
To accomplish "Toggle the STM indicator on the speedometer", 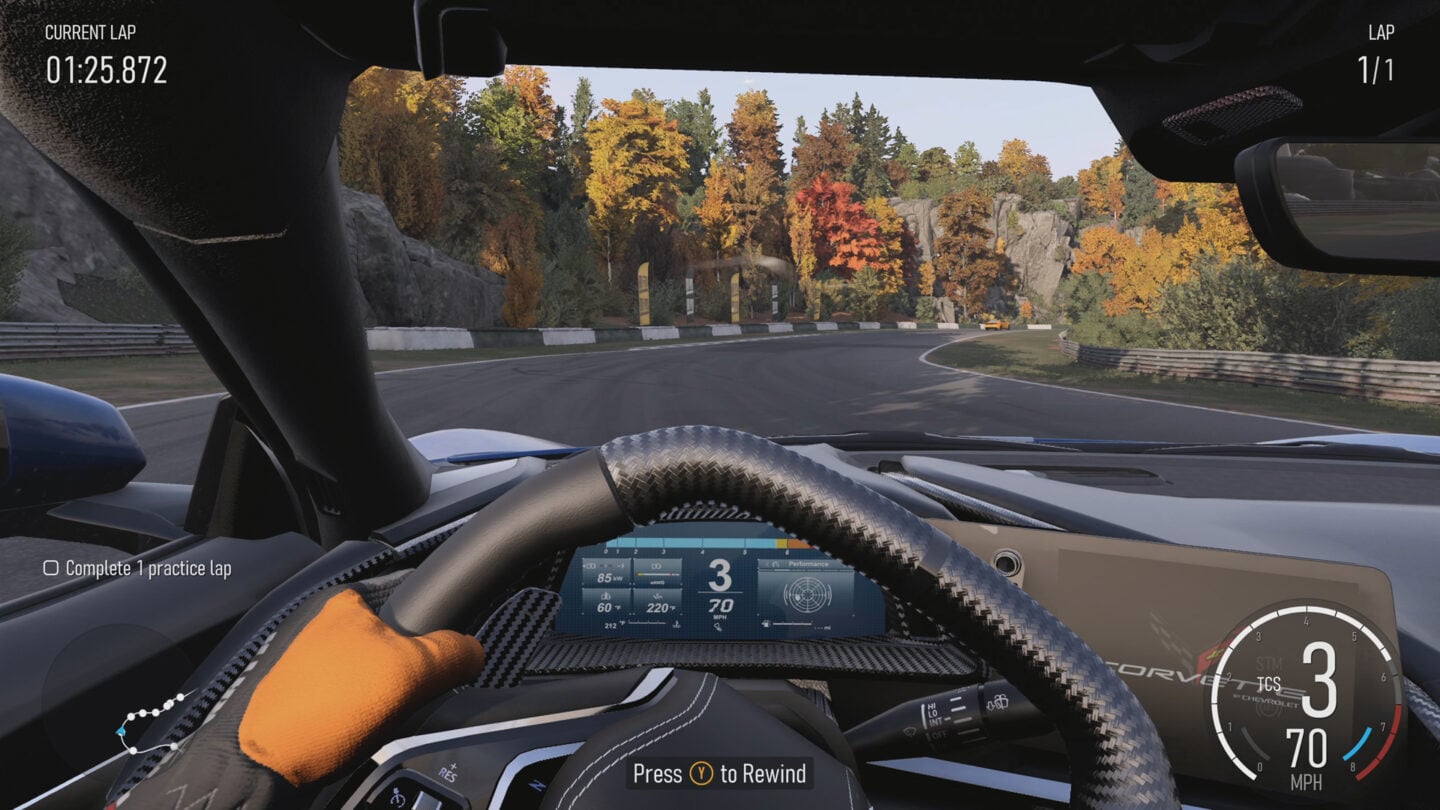I will click(x=1266, y=662).
